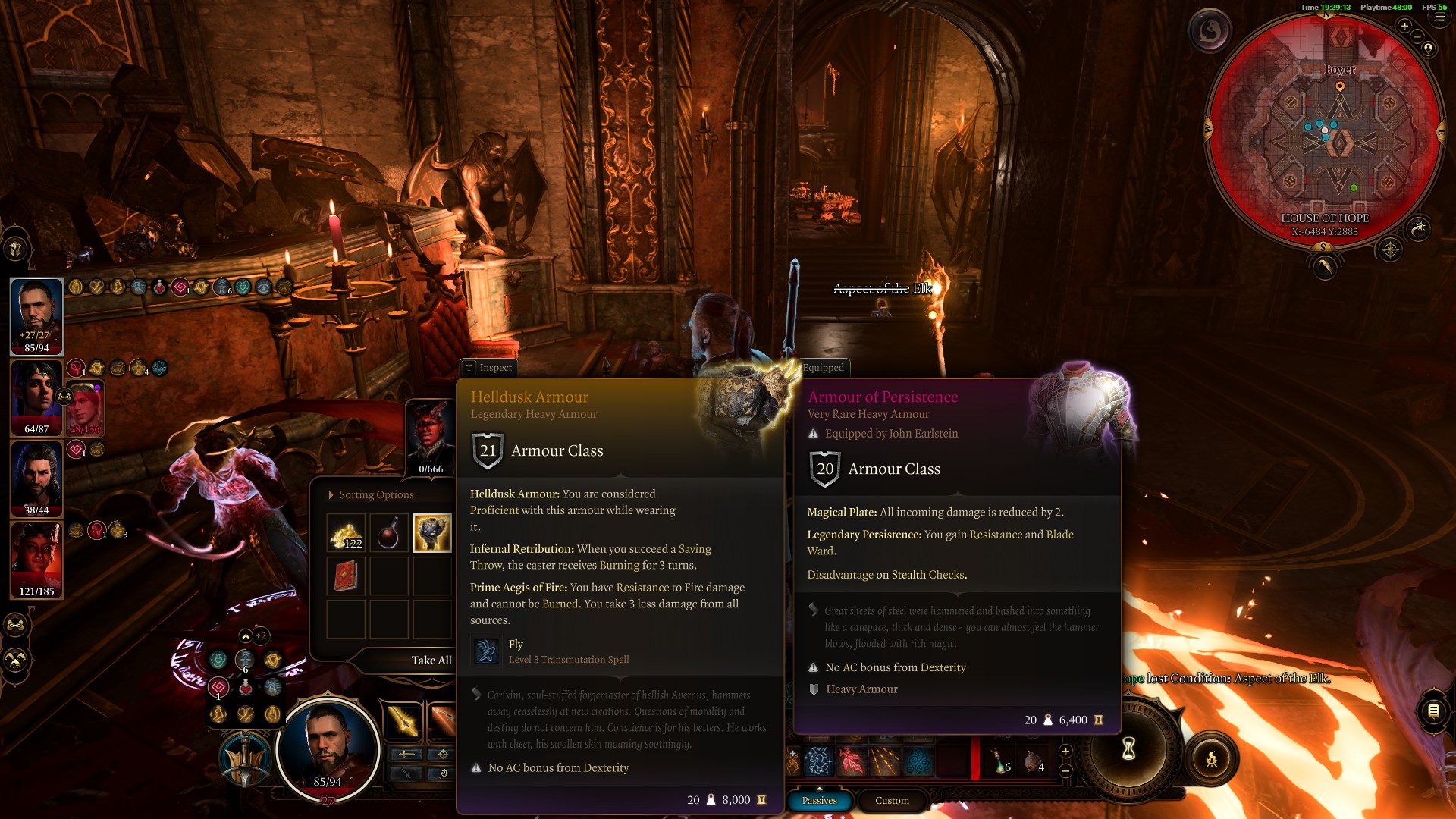Open the Passives tab

pos(819,801)
